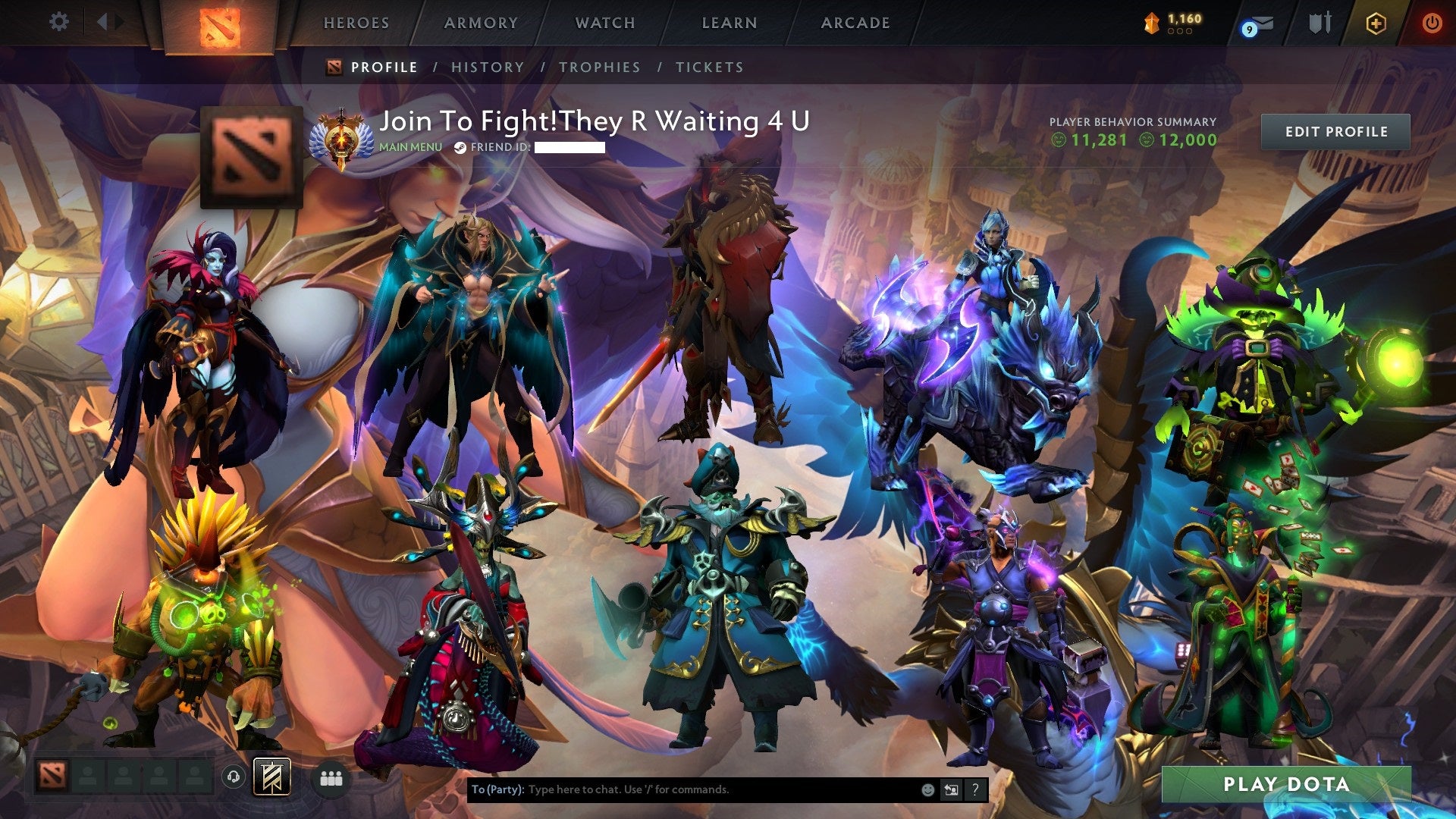The height and width of the screenshot is (819, 1456).
Task: Open the settings gear menu
Action: pyautogui.click(x=59, y=22)
